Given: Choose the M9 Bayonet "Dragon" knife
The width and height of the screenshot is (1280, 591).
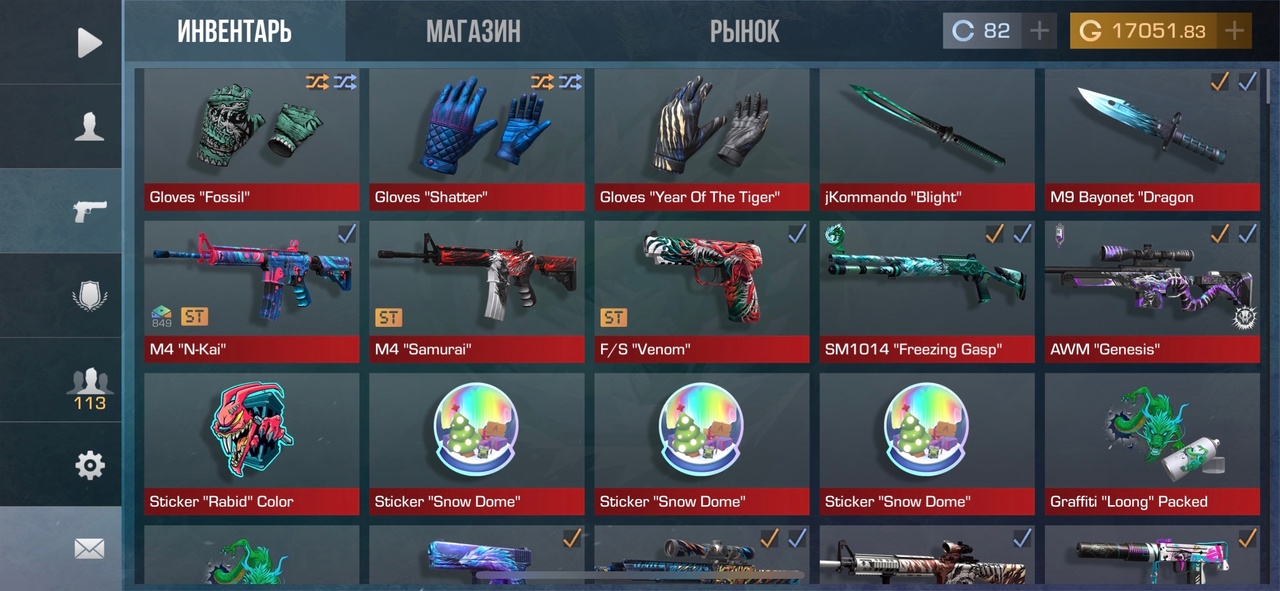Looking at the screenshot, I should click(1151, 139).
